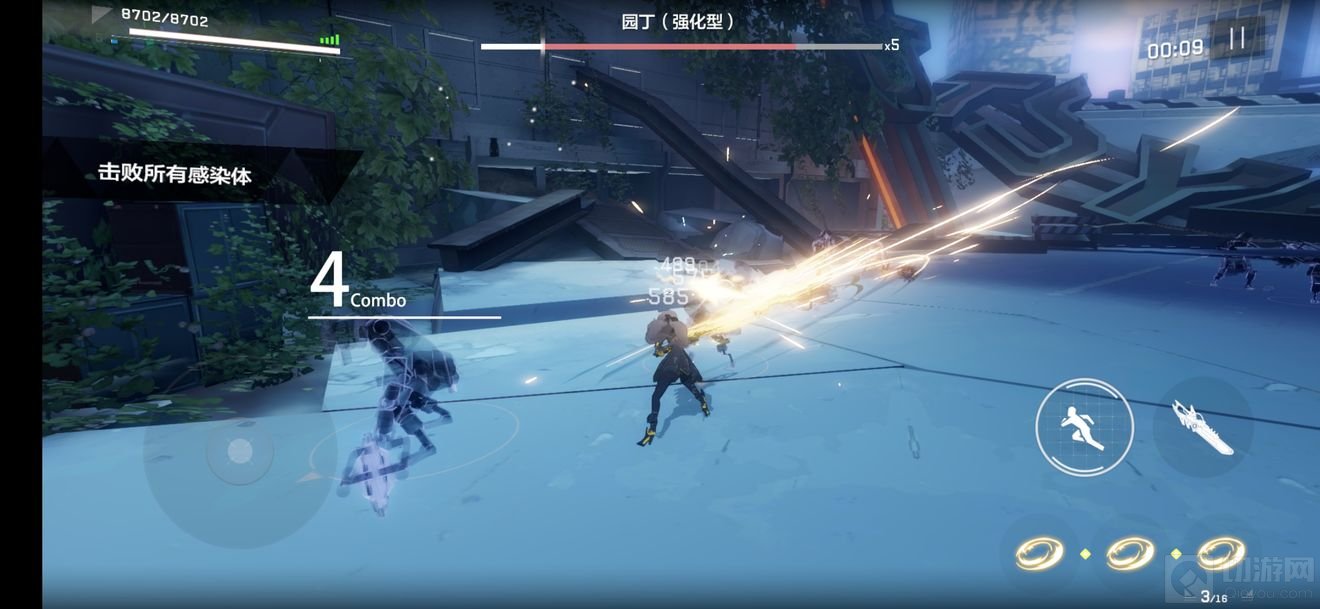Activate the basic attack weapon button
Image resolution: width=1320 pixels, height=609 pixels.
click(1203, 426)
